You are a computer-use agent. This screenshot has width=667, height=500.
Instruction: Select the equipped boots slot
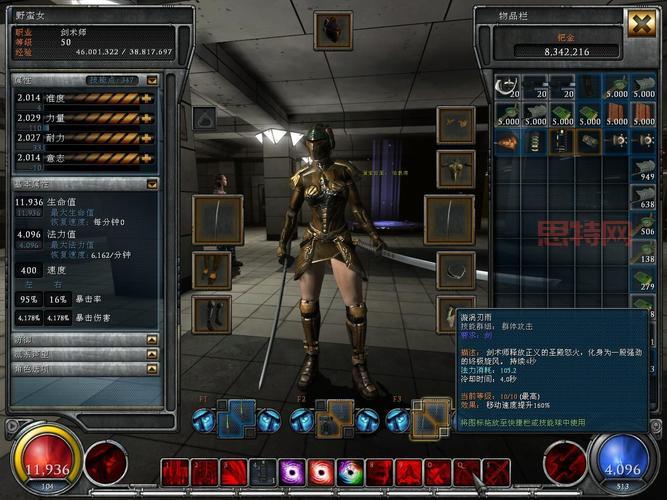pos(212,313)
